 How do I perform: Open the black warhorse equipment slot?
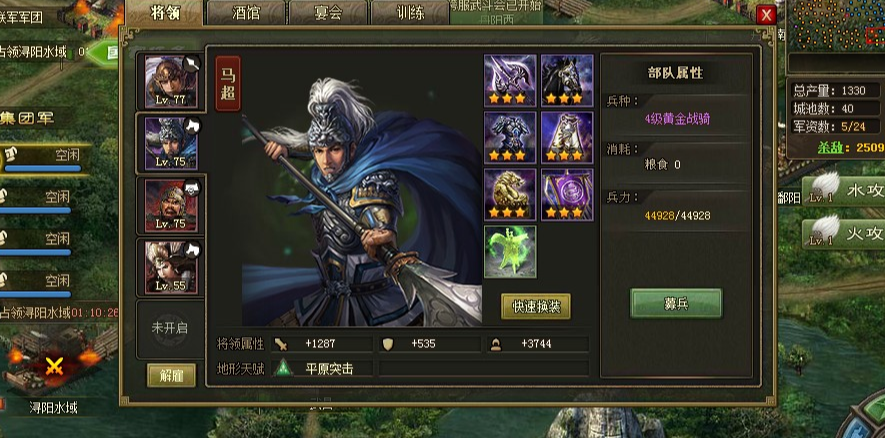567,80
